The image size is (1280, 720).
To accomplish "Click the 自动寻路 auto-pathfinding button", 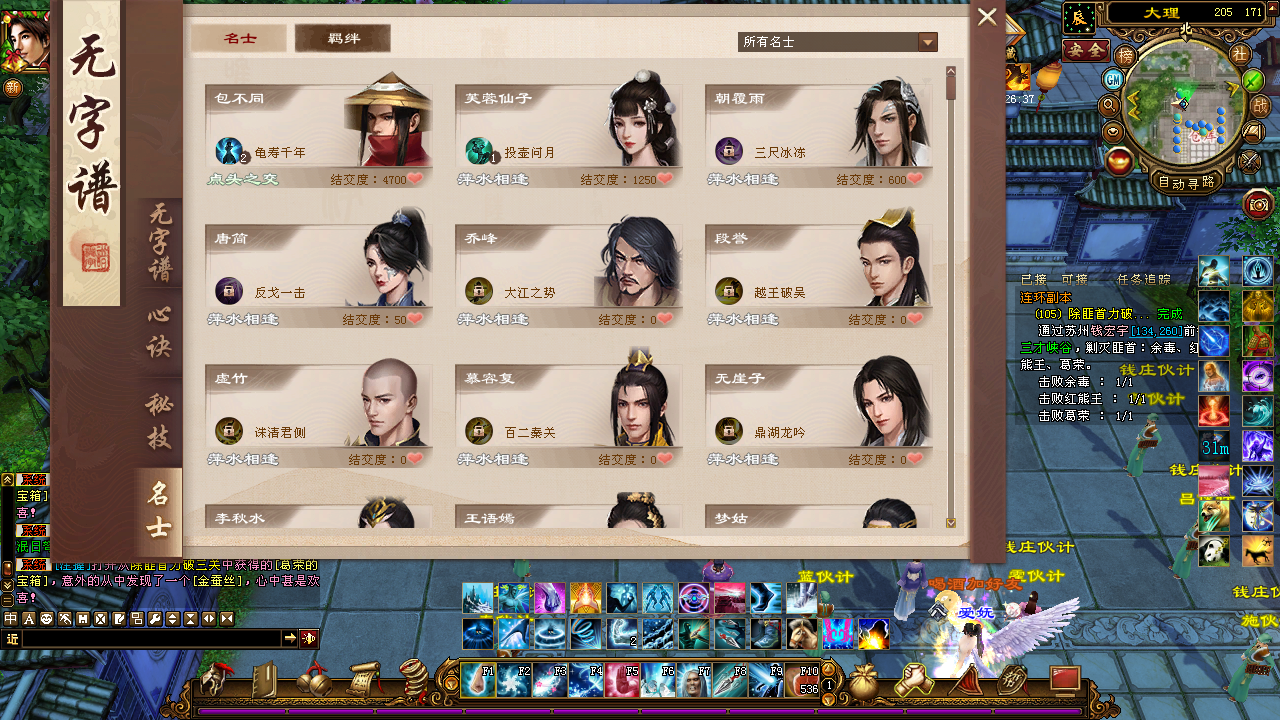I will pos(1185,183).
